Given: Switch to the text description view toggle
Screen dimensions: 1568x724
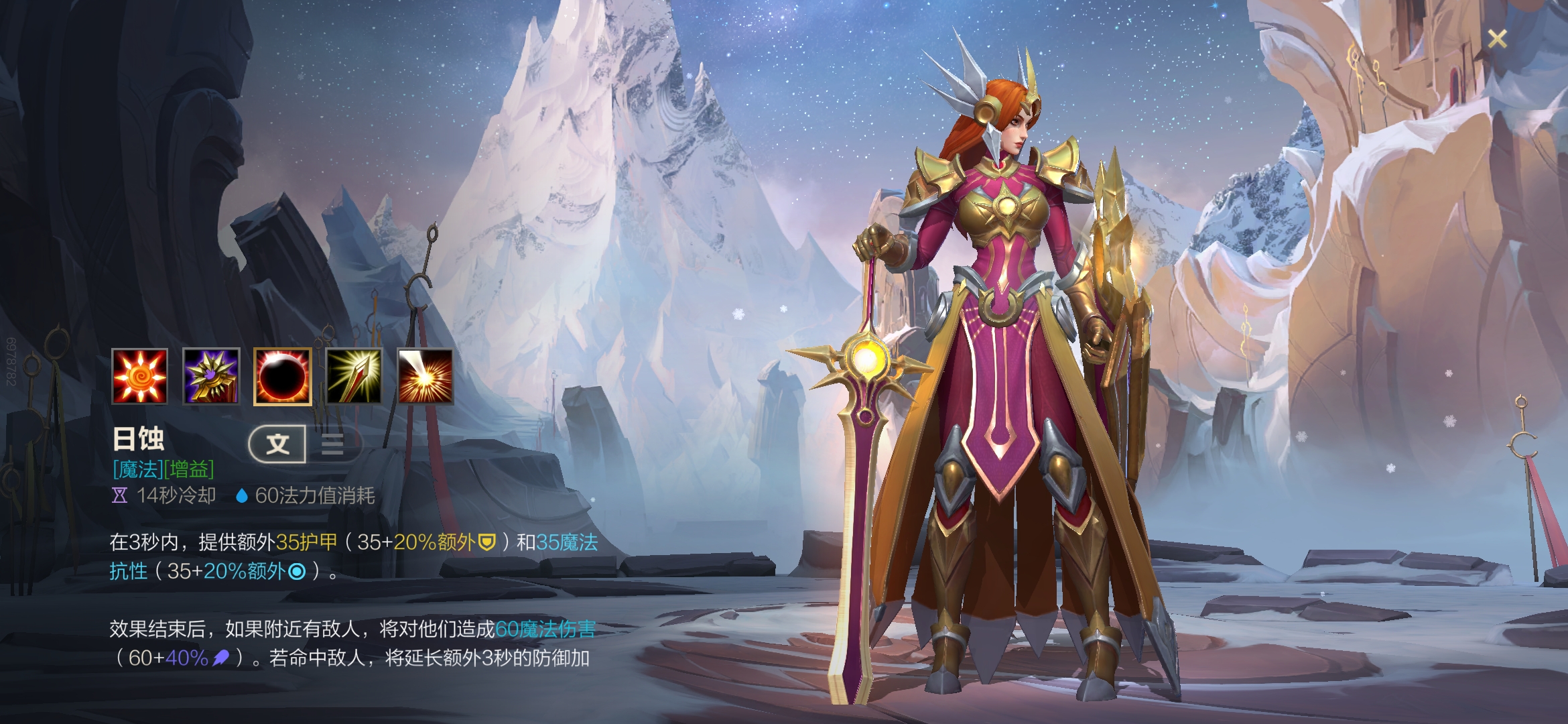Looking at the screenshot, I should [277, 444].
